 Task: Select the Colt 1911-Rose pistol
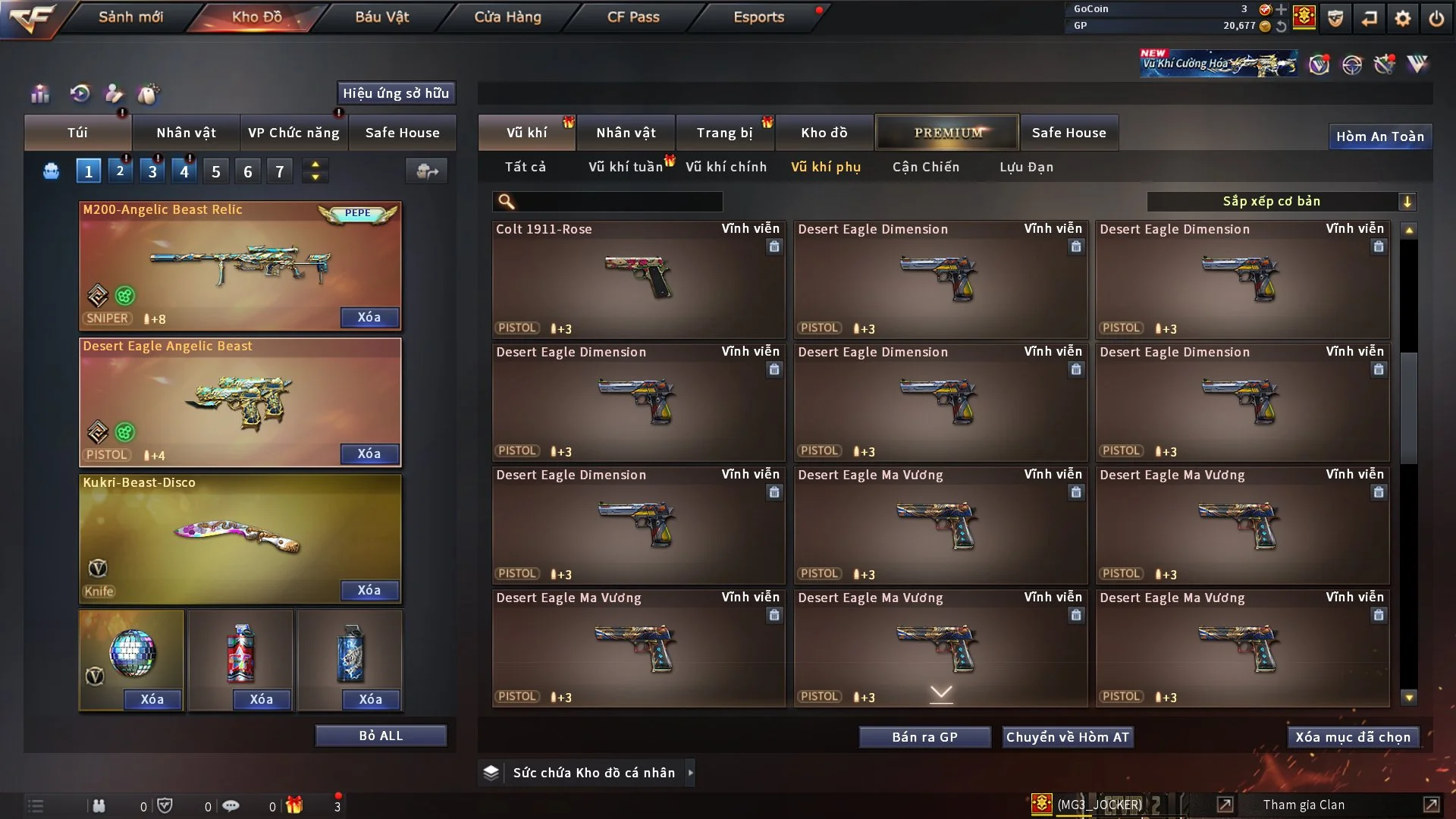point(638,279)
